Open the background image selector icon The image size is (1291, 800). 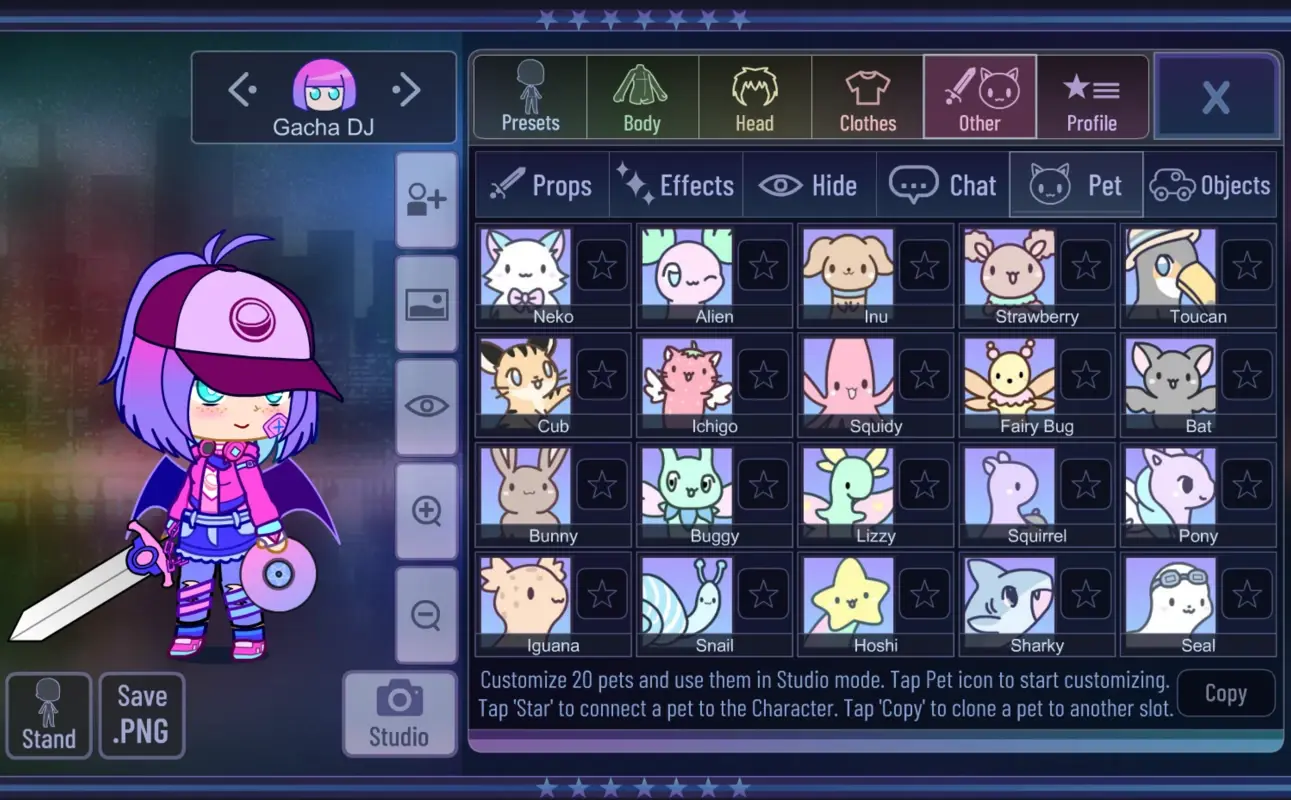click(x=427, y=306)
